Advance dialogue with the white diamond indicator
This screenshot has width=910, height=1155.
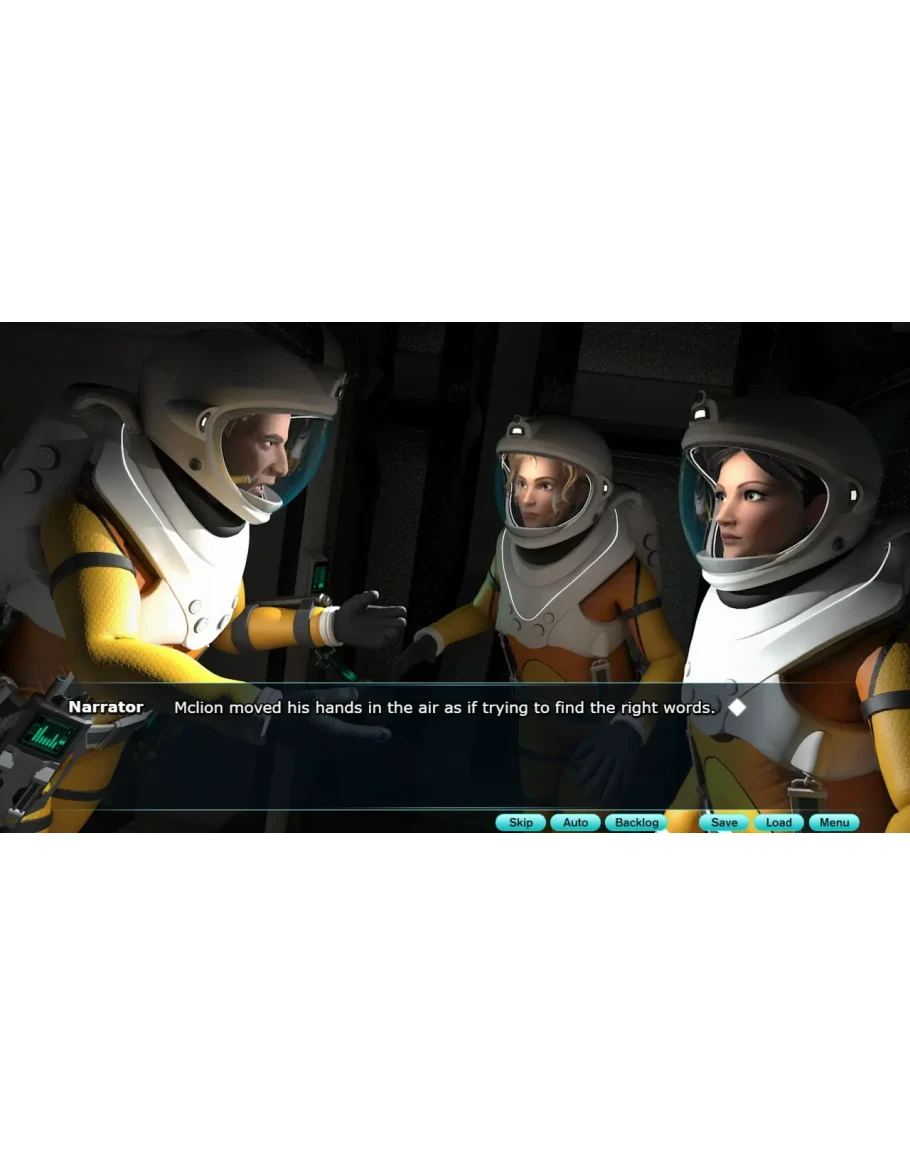pos(737,707)
